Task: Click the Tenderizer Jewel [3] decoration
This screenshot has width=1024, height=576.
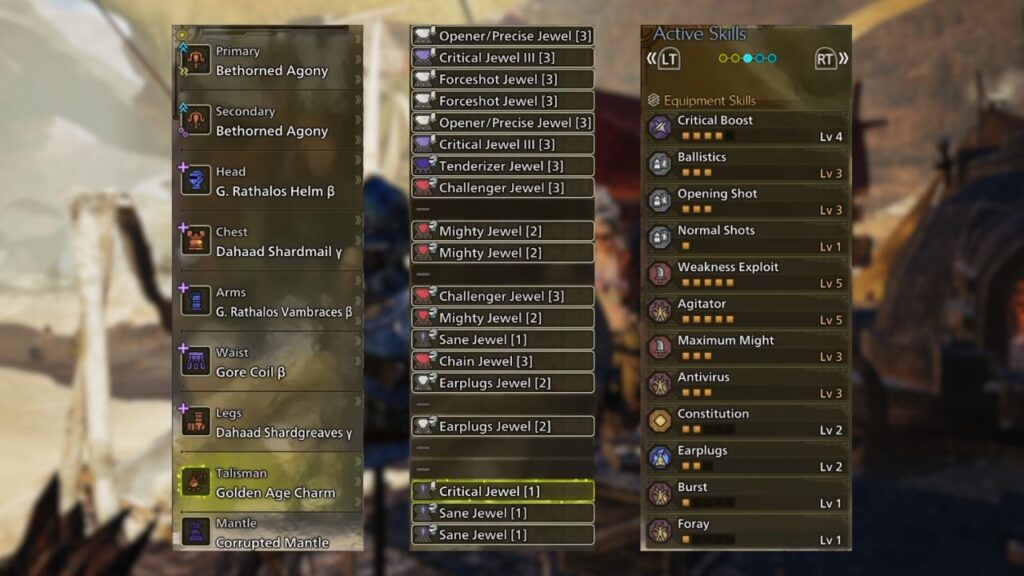Action: click(502, 166)
